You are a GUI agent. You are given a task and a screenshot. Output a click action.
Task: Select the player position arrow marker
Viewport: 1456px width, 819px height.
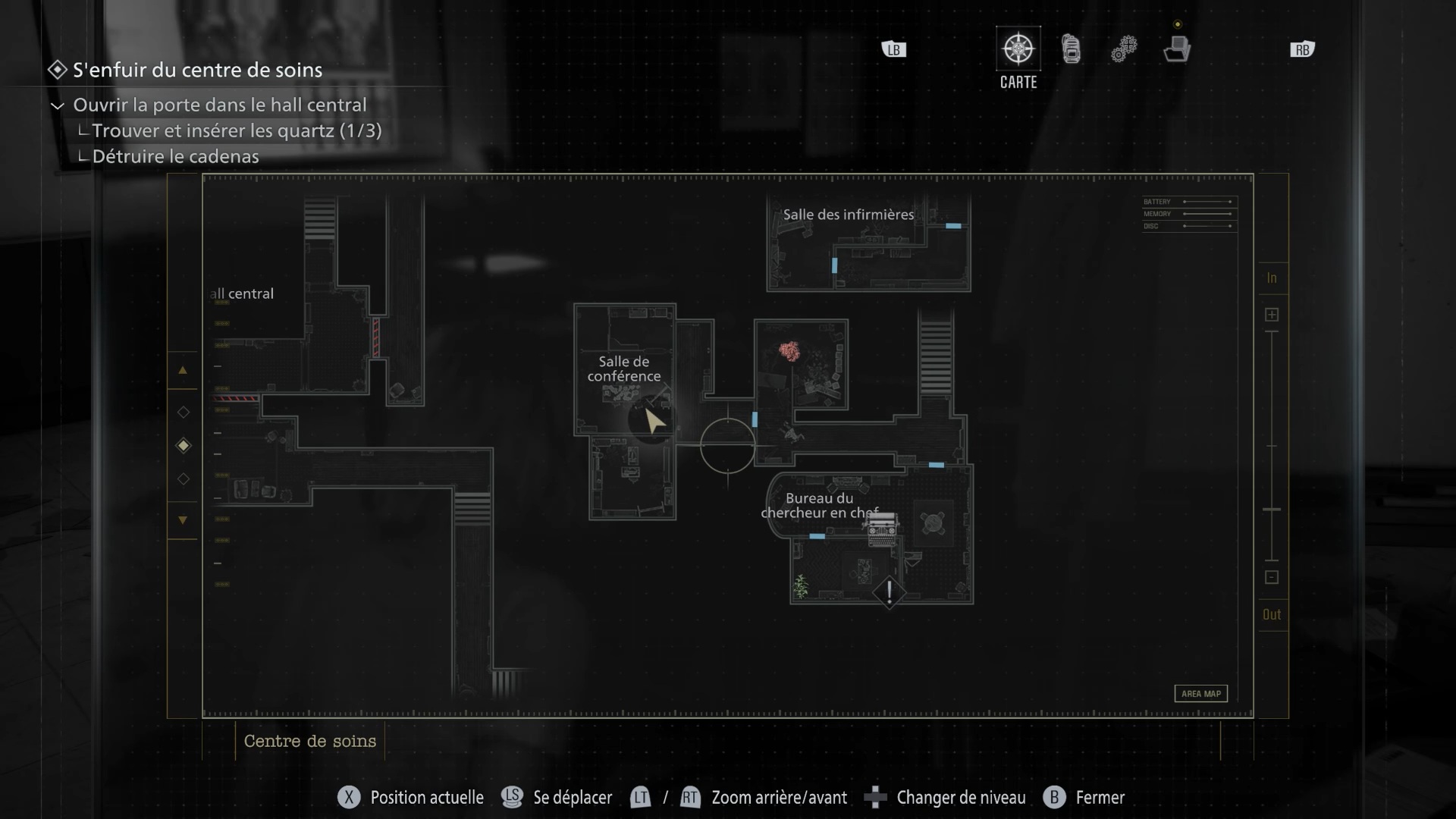coord(654,420)
